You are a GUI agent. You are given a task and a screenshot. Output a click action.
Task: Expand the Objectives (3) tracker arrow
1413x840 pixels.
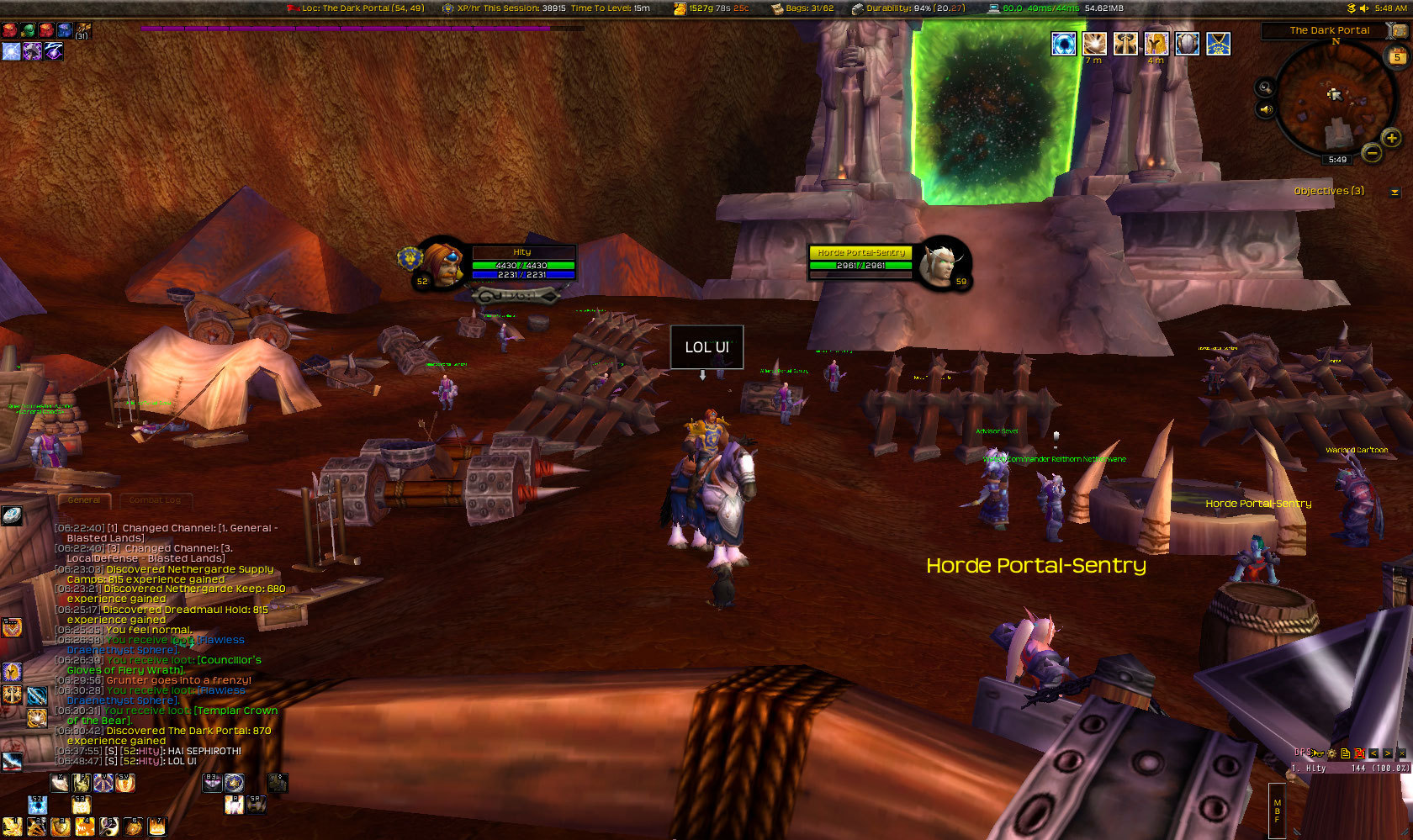pyautogui.click(x=1394, y=192)
